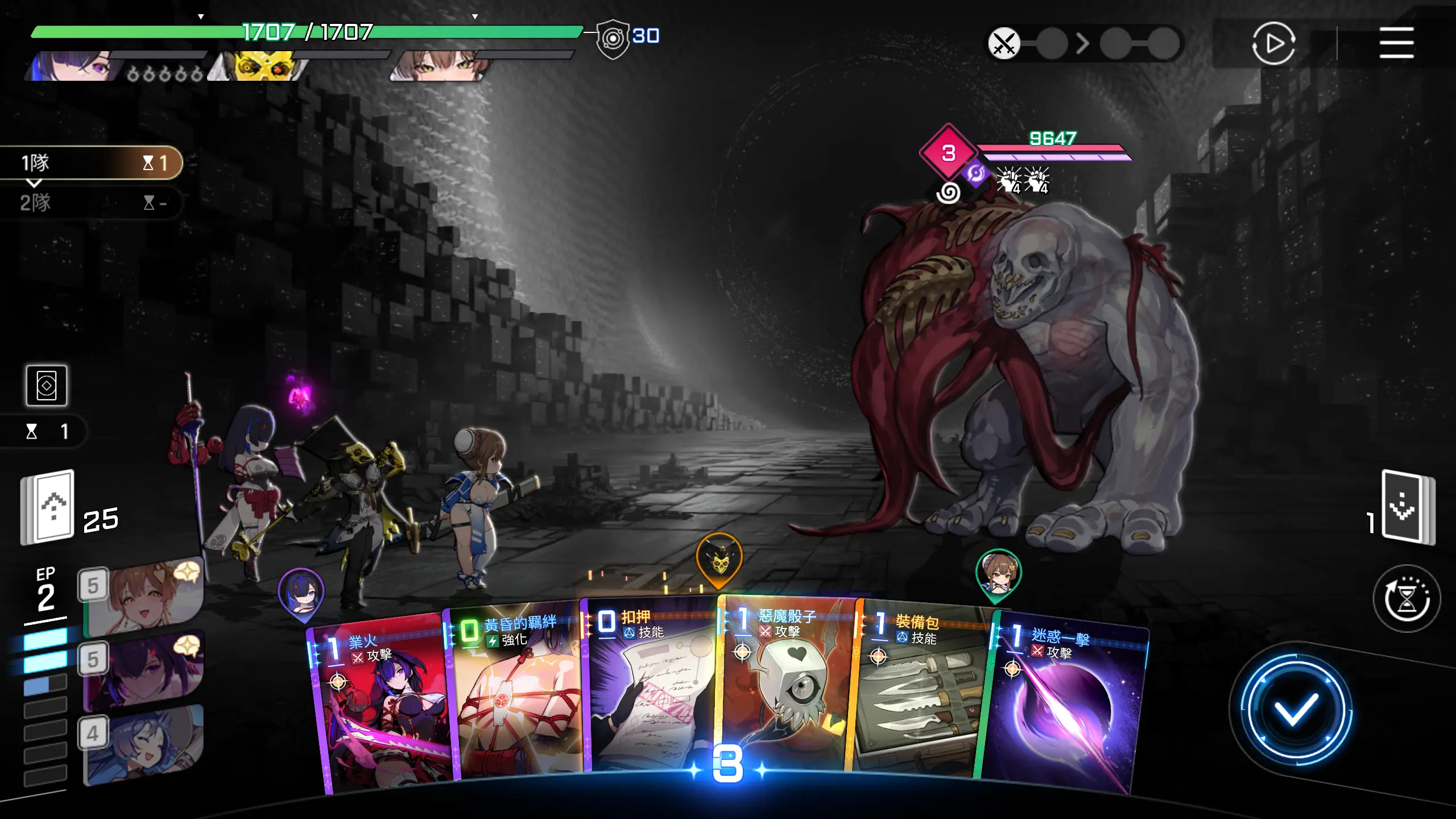Screen dimensions: 1456x819
Task: Click the hourglass end-turn button
Action: (1406, 598)
